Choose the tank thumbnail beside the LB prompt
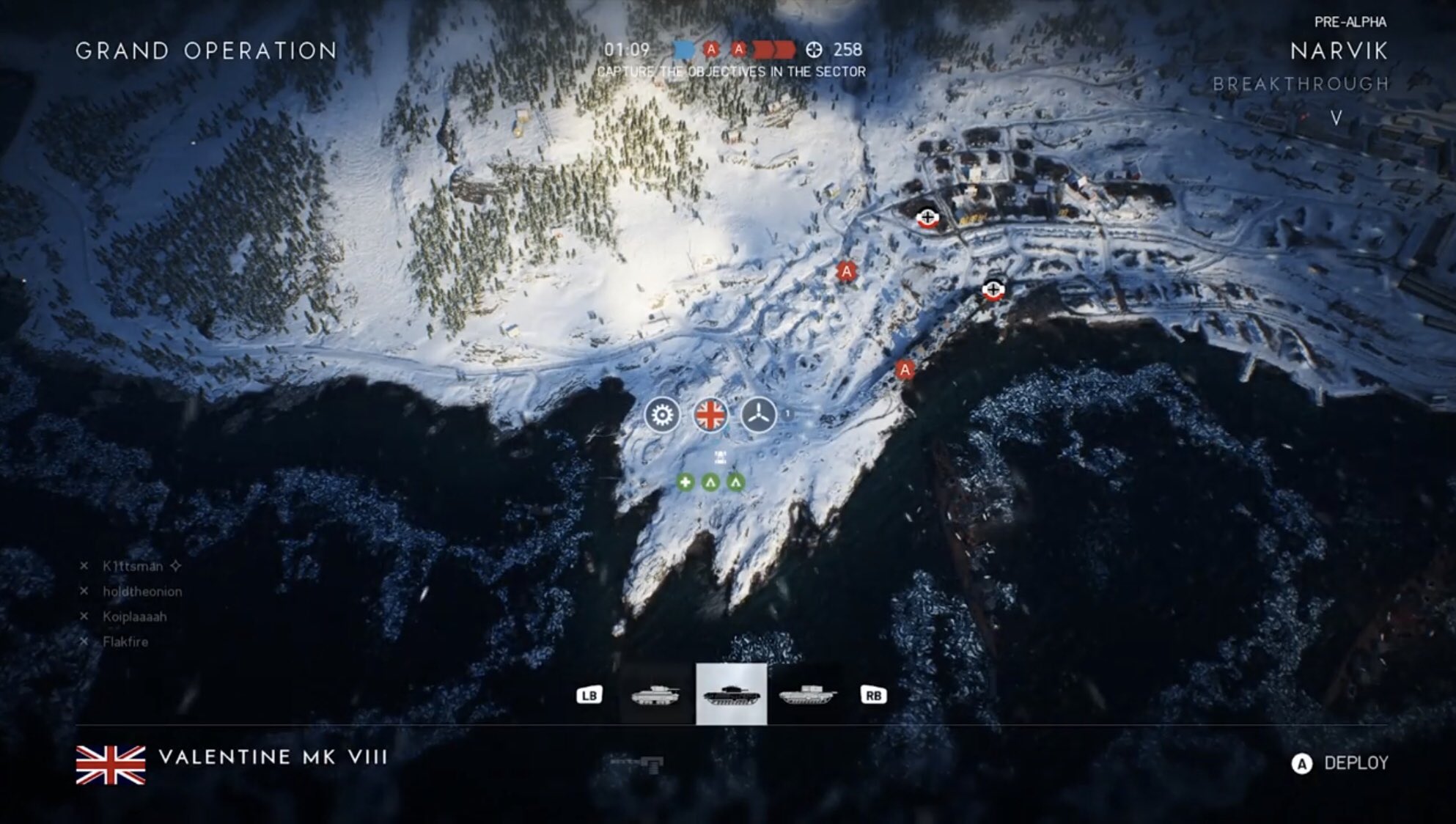 tap(656, 694)
